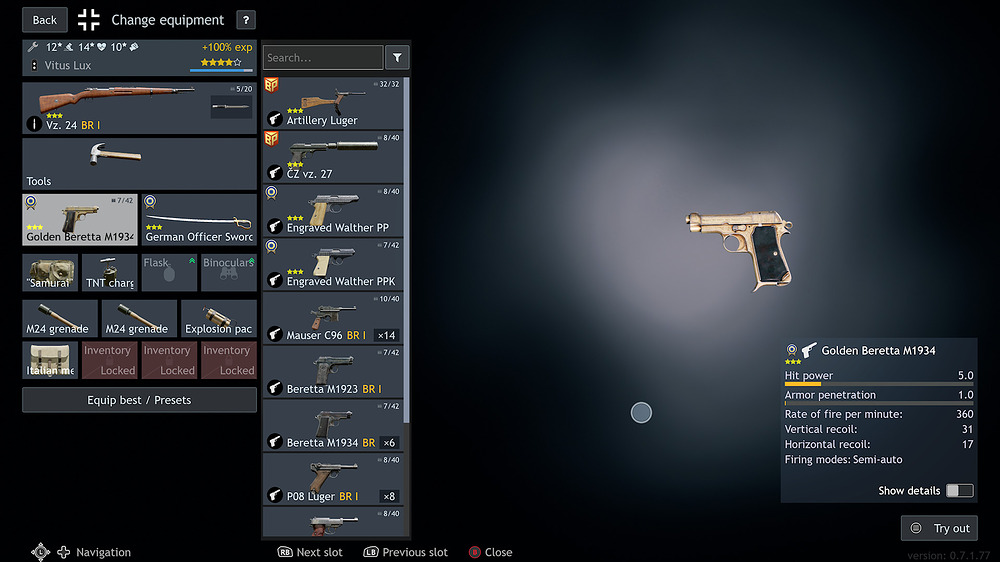
Task: Select the ČZ vz. 27 pistol
Action: (x=333, y=156)
